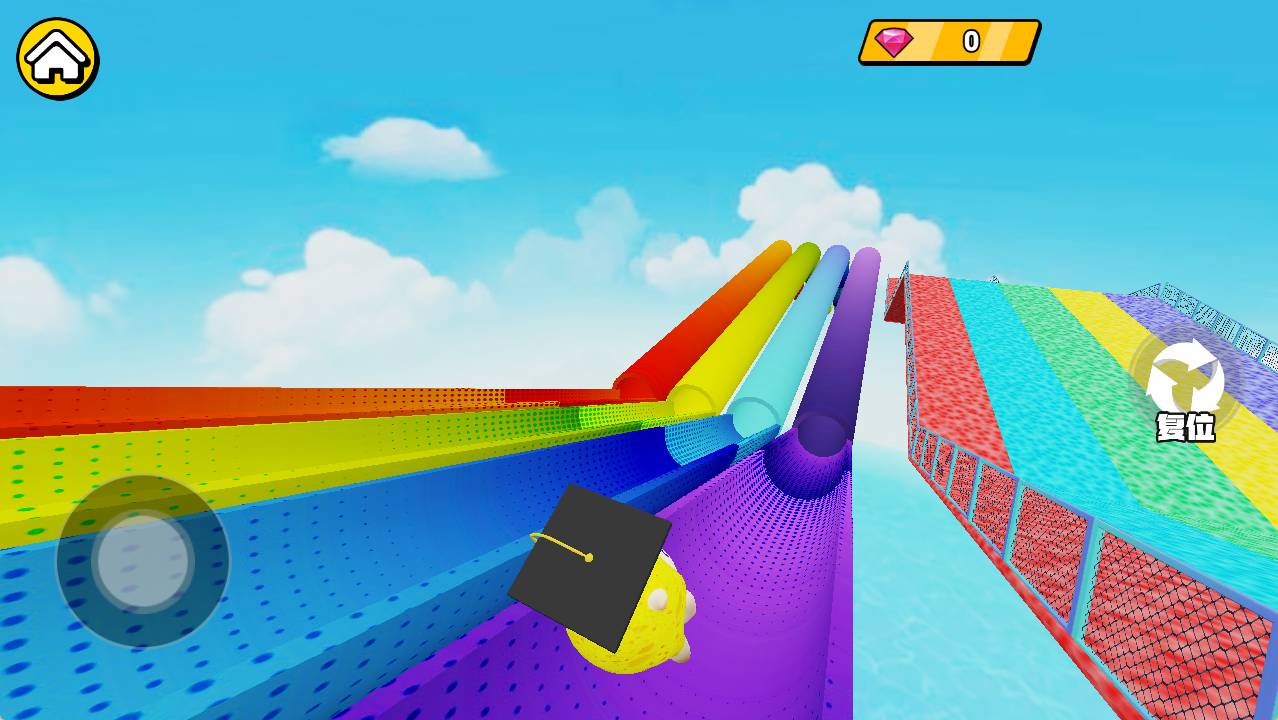Tap the yellow home button
Screen dimensions: 1278x720
[x=58, y=58]
